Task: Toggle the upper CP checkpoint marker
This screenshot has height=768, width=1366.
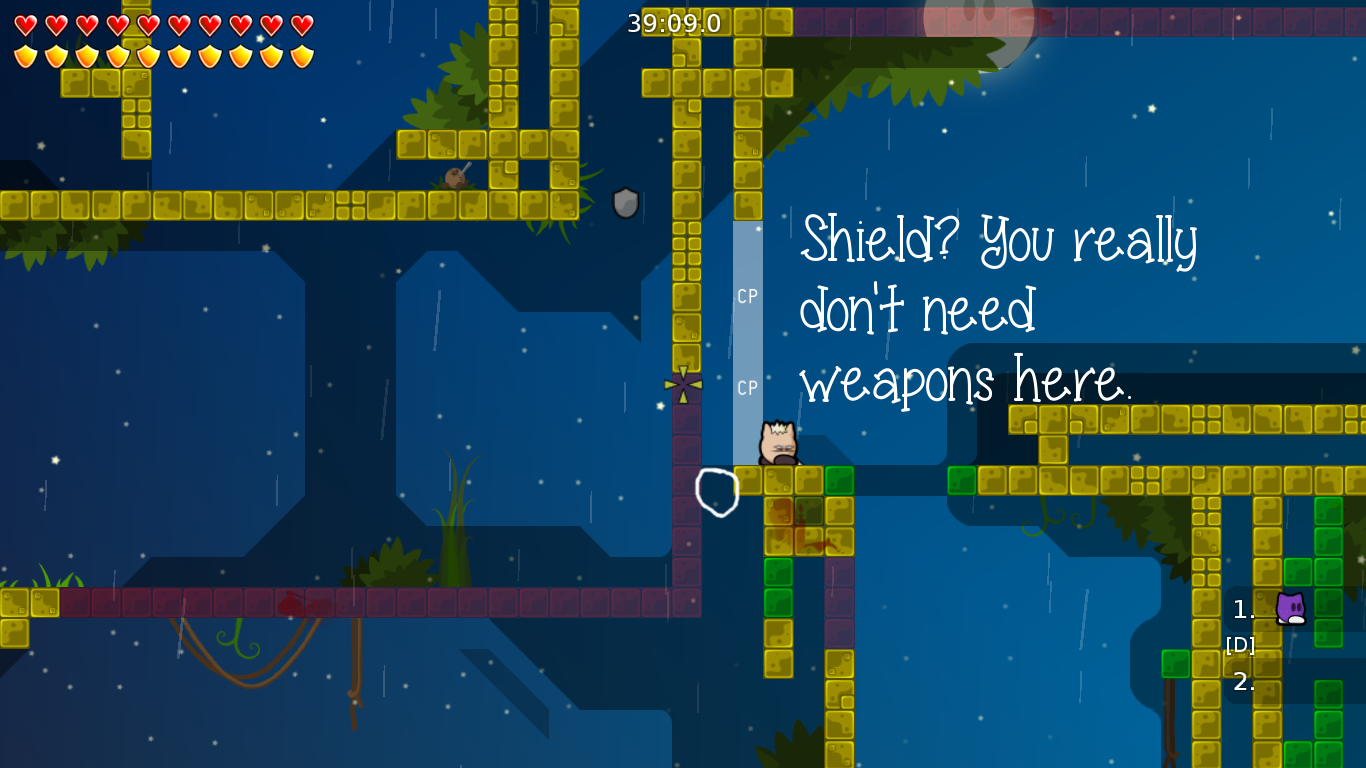Action: tap(747, 295)
